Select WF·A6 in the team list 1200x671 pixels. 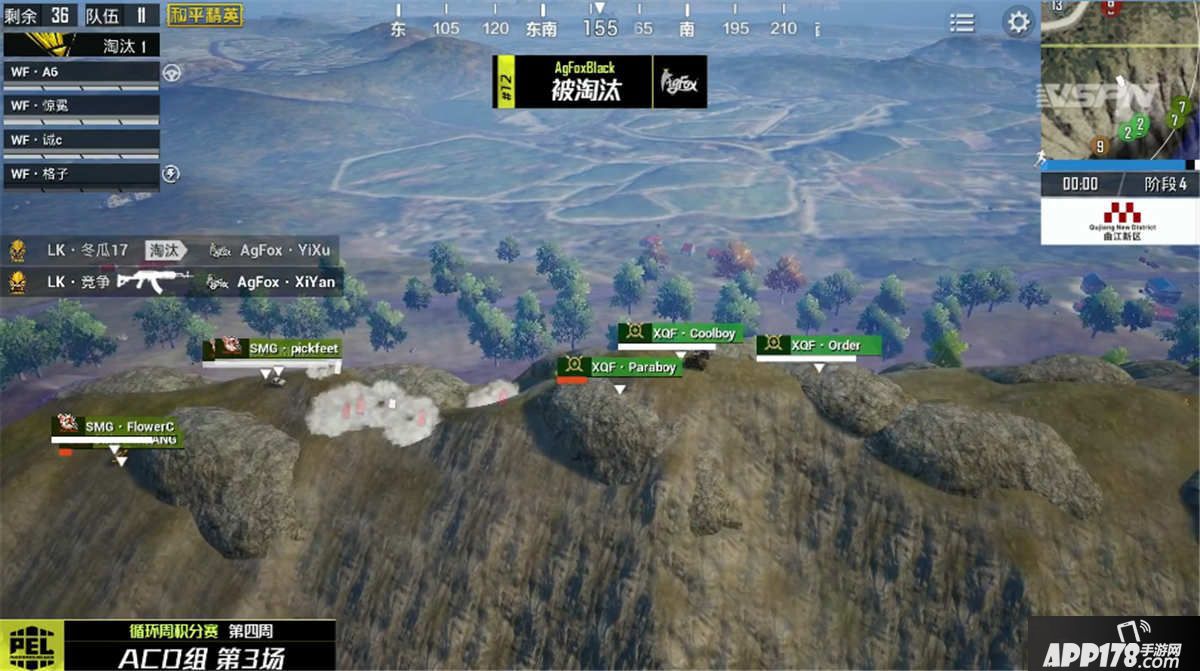click(x=82, y=72)
